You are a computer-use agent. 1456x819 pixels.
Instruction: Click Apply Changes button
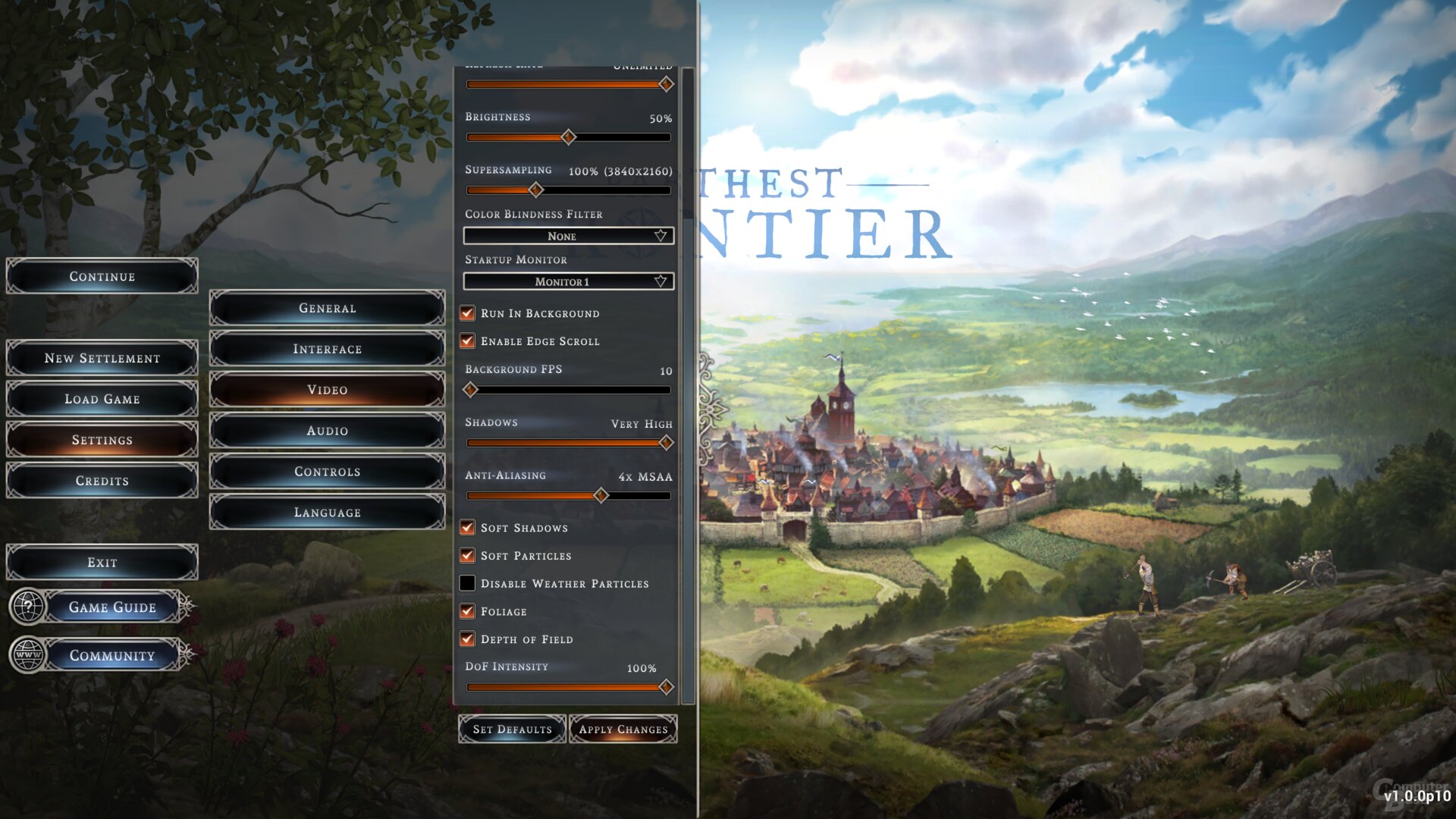pos(623,730)
